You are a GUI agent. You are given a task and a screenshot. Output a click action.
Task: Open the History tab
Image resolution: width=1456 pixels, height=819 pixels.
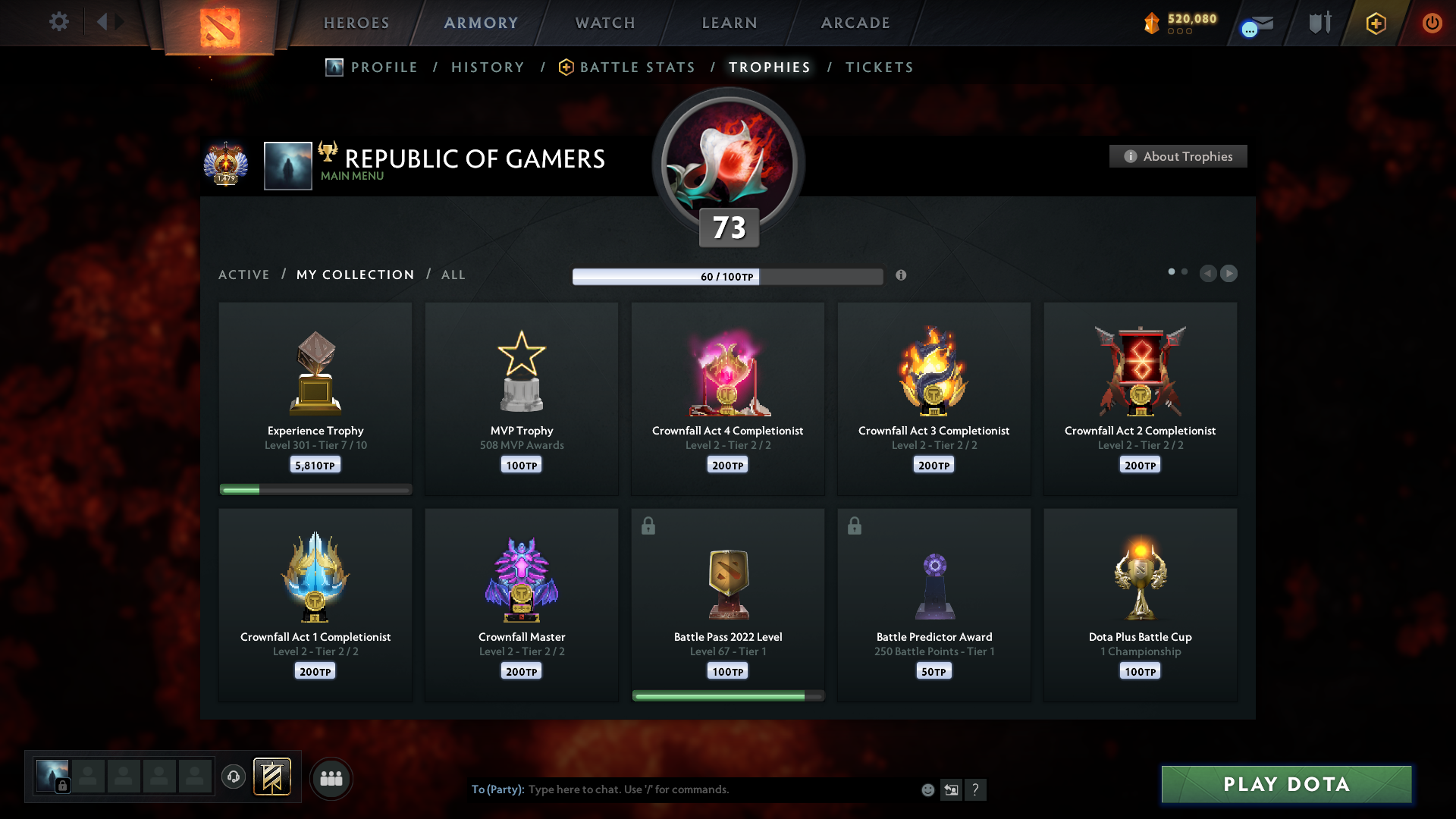[488, 67]
